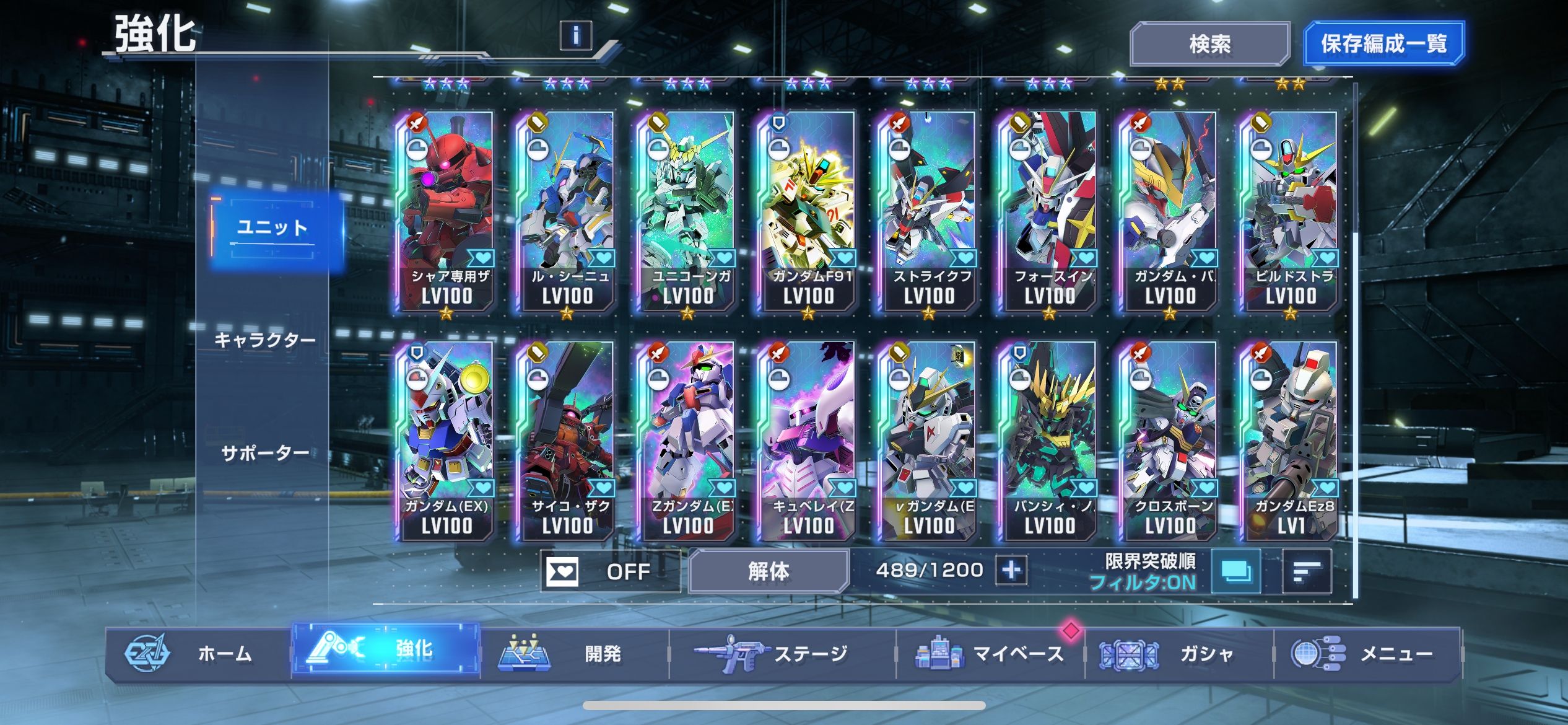Screen dimensions: 1568x725
Task: Tap the 解体 dismantle button
Action: pyautogui.click(x=769, y=571)
